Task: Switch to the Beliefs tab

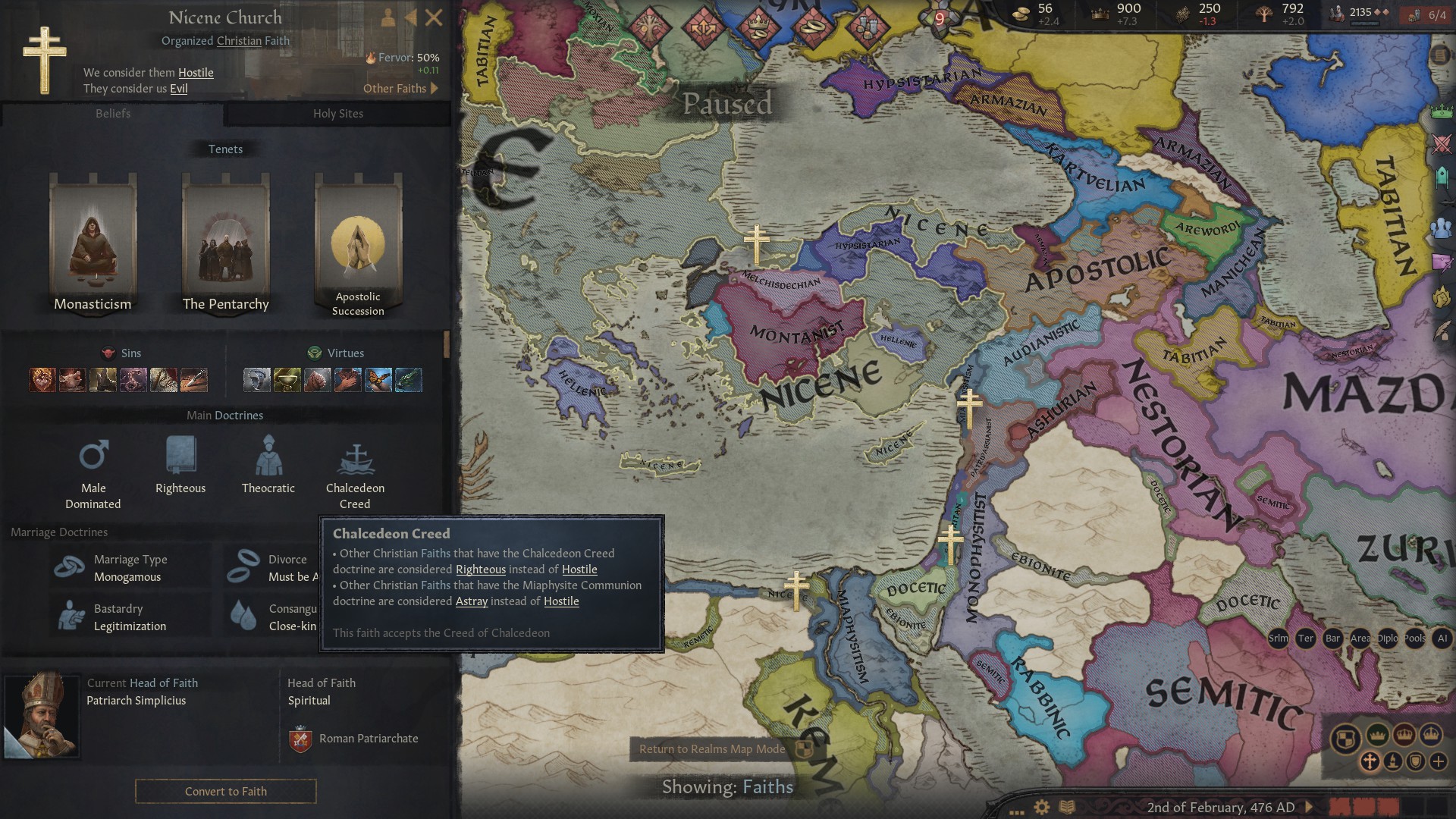Action: [x=112, y=114]
